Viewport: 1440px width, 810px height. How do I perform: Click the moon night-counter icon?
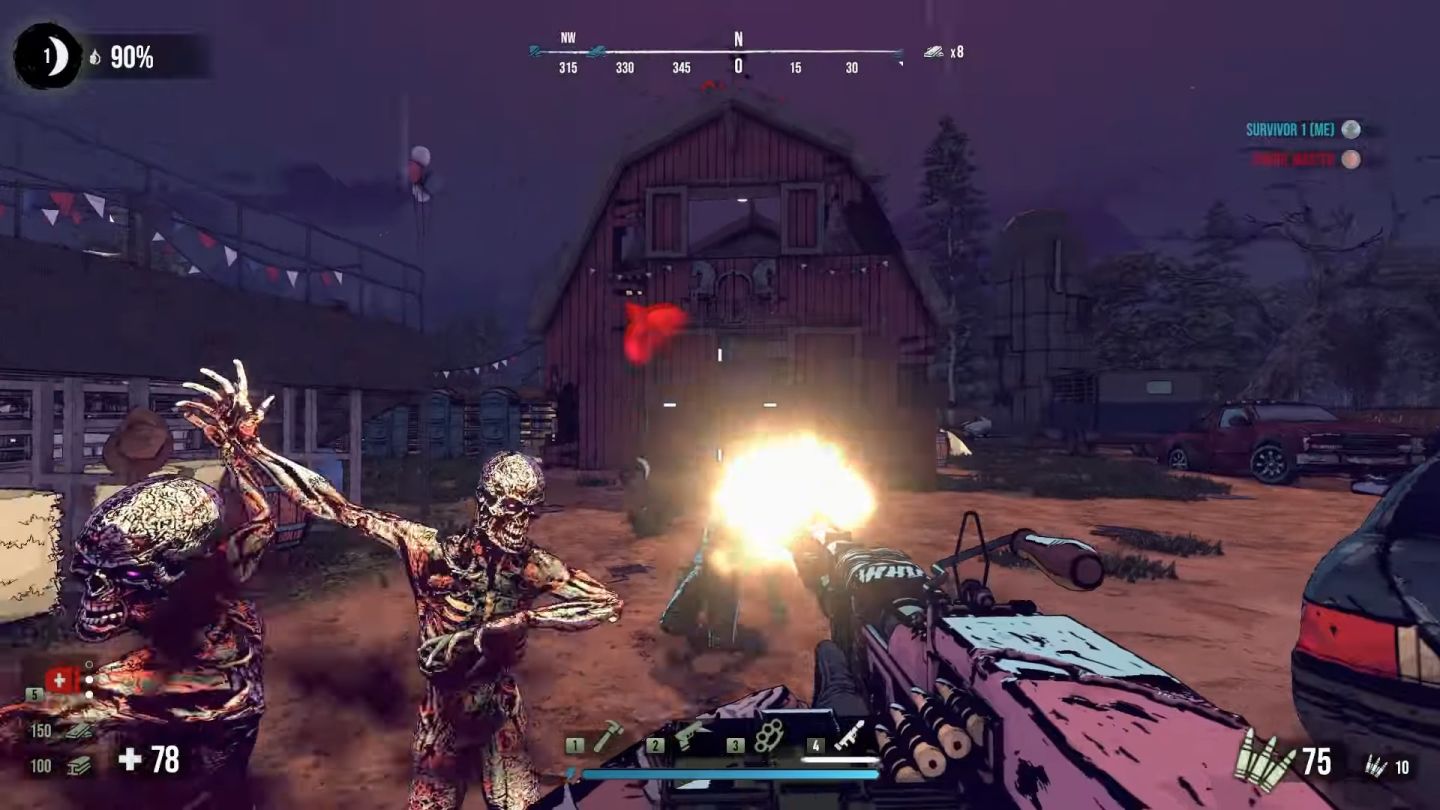[x=47, y=57]
